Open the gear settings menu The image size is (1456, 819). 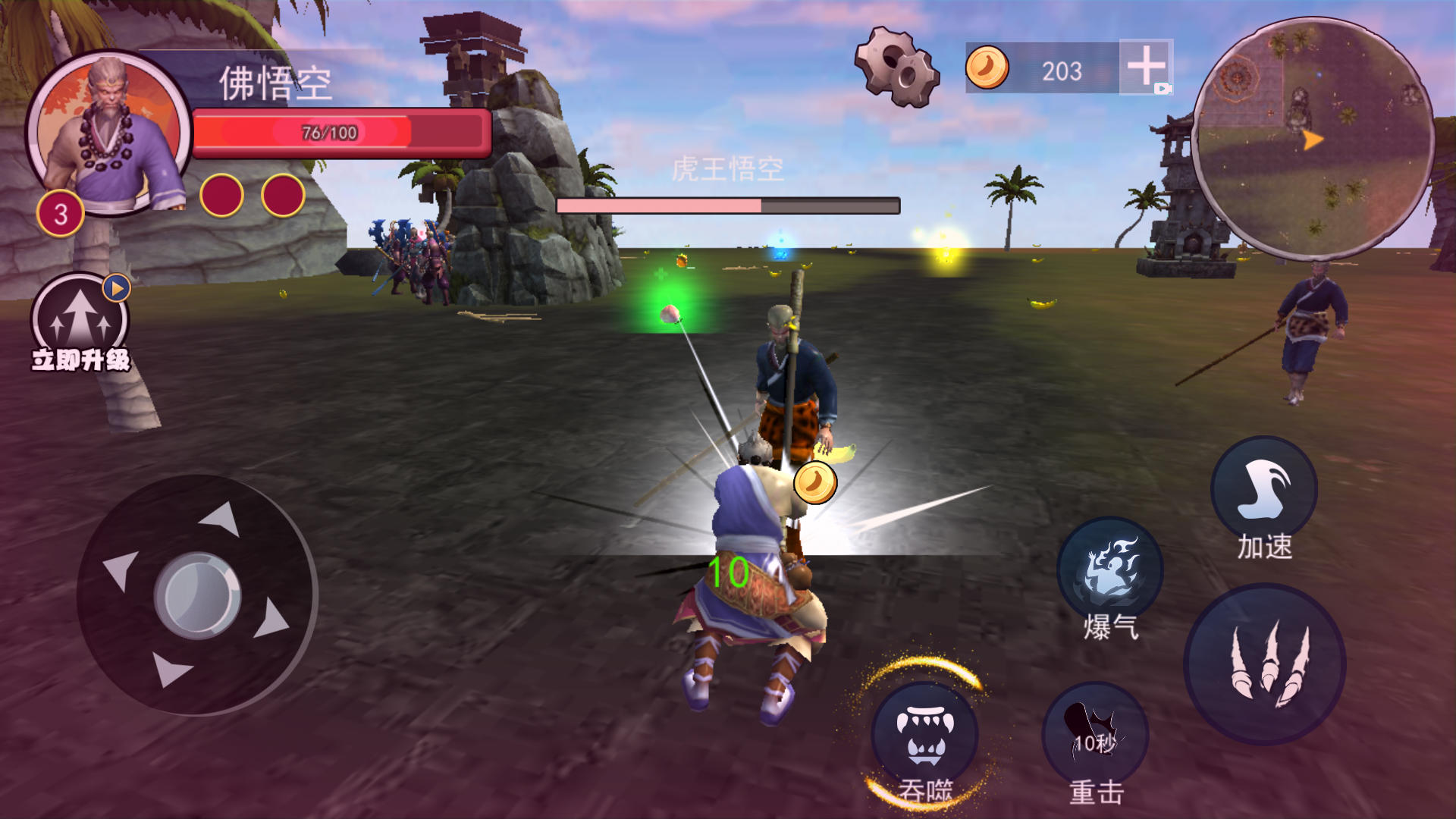coord(897,67)
